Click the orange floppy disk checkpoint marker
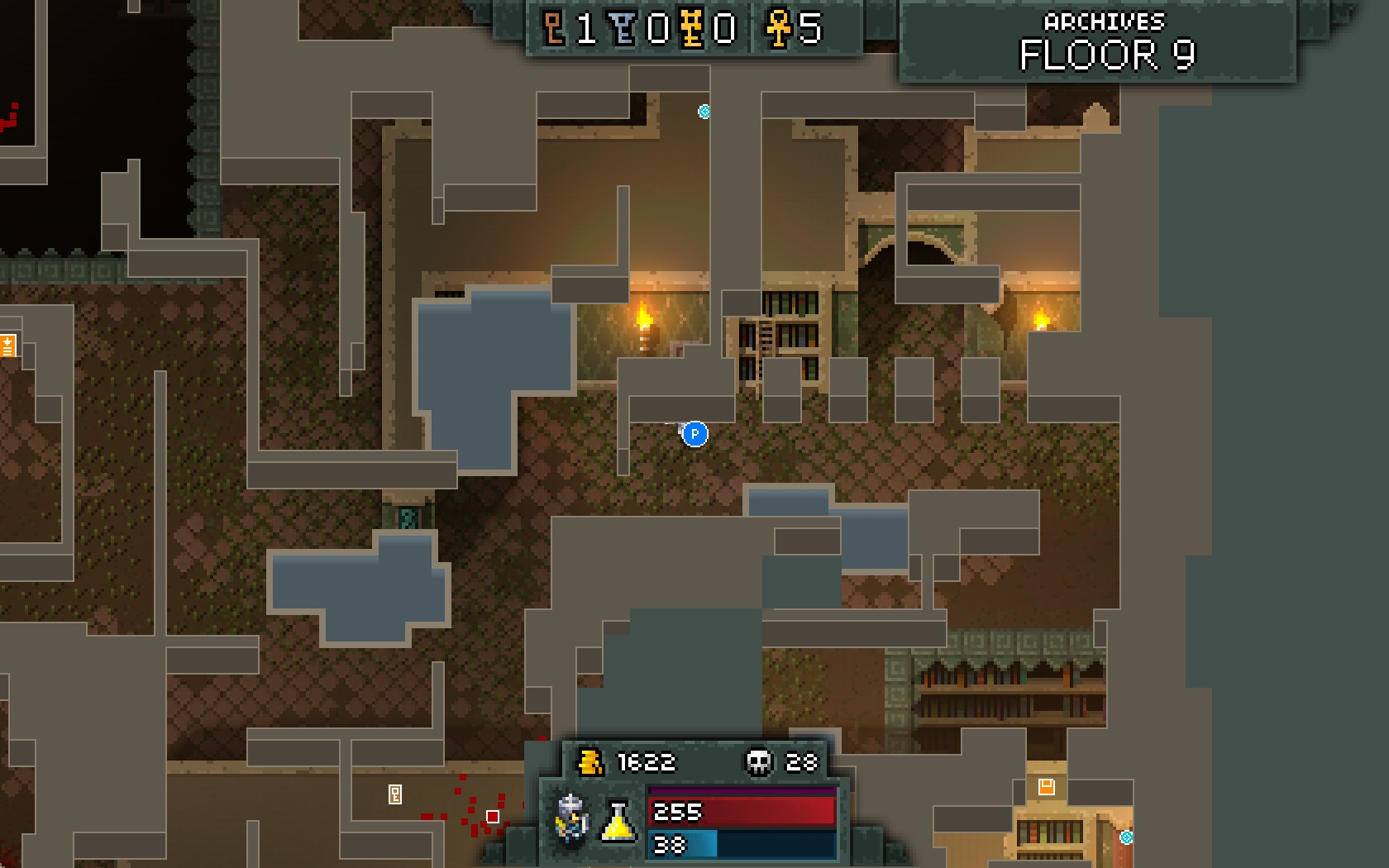This screenshot has height=868, width=1389. click(1046, 786)
